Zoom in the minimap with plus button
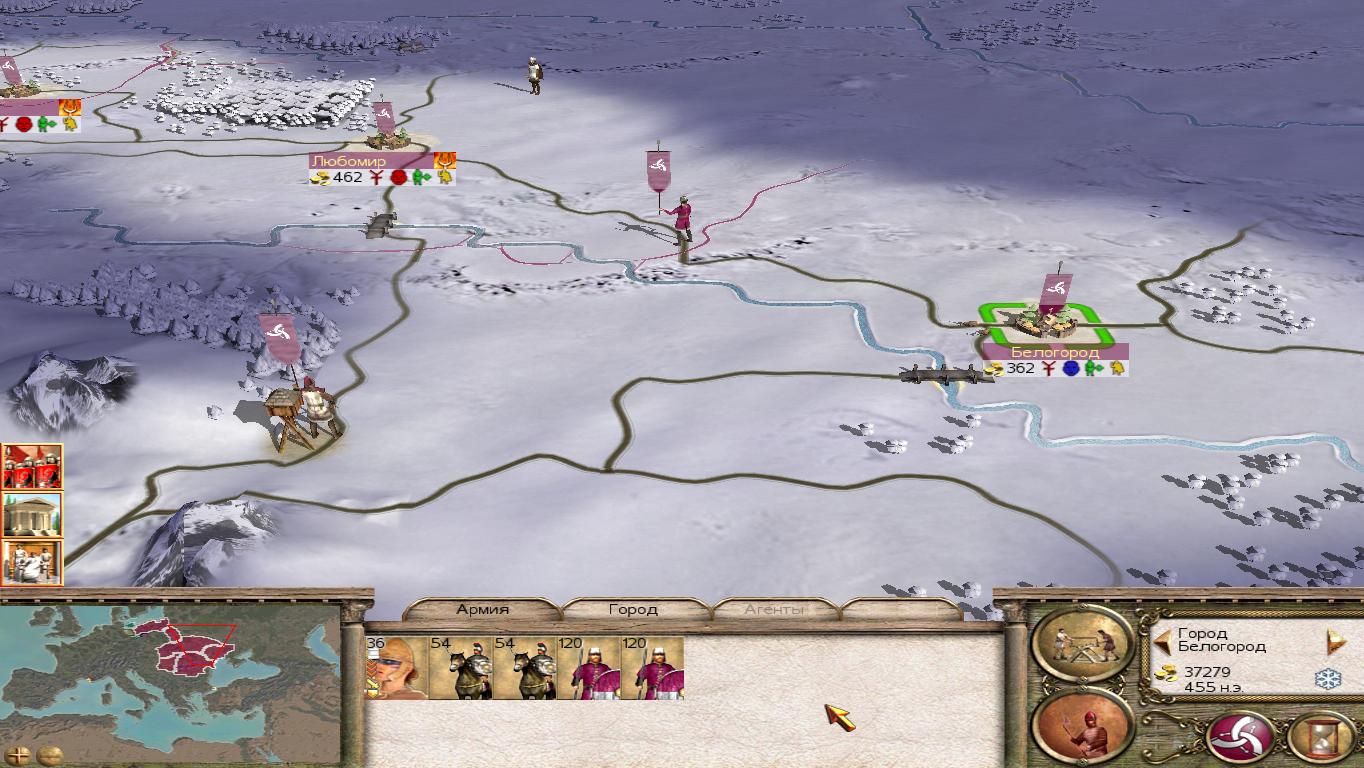Viewport: 1364px width, 768px height. (17, 755)
